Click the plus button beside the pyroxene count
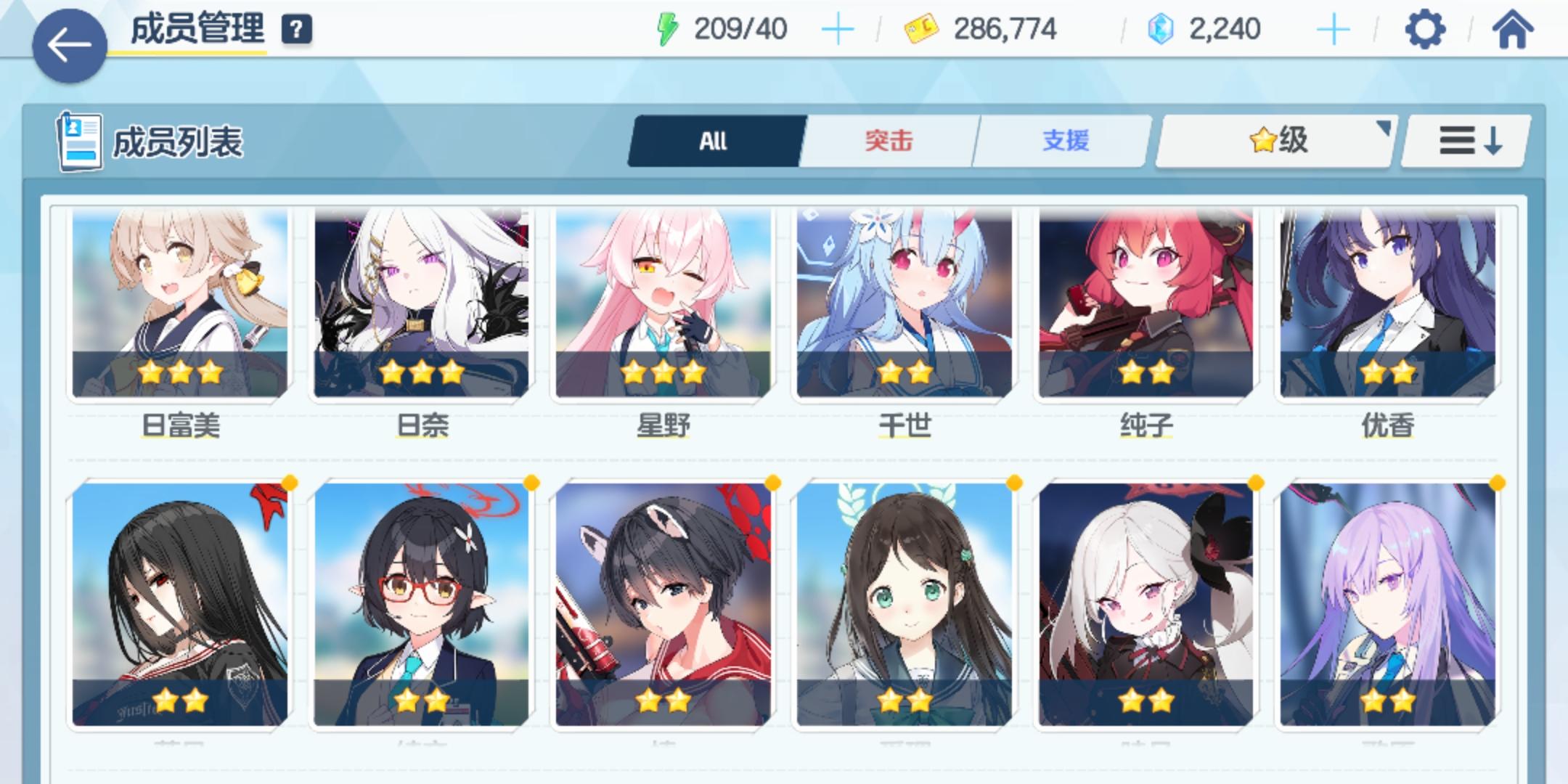 [x=1334, y=29]
